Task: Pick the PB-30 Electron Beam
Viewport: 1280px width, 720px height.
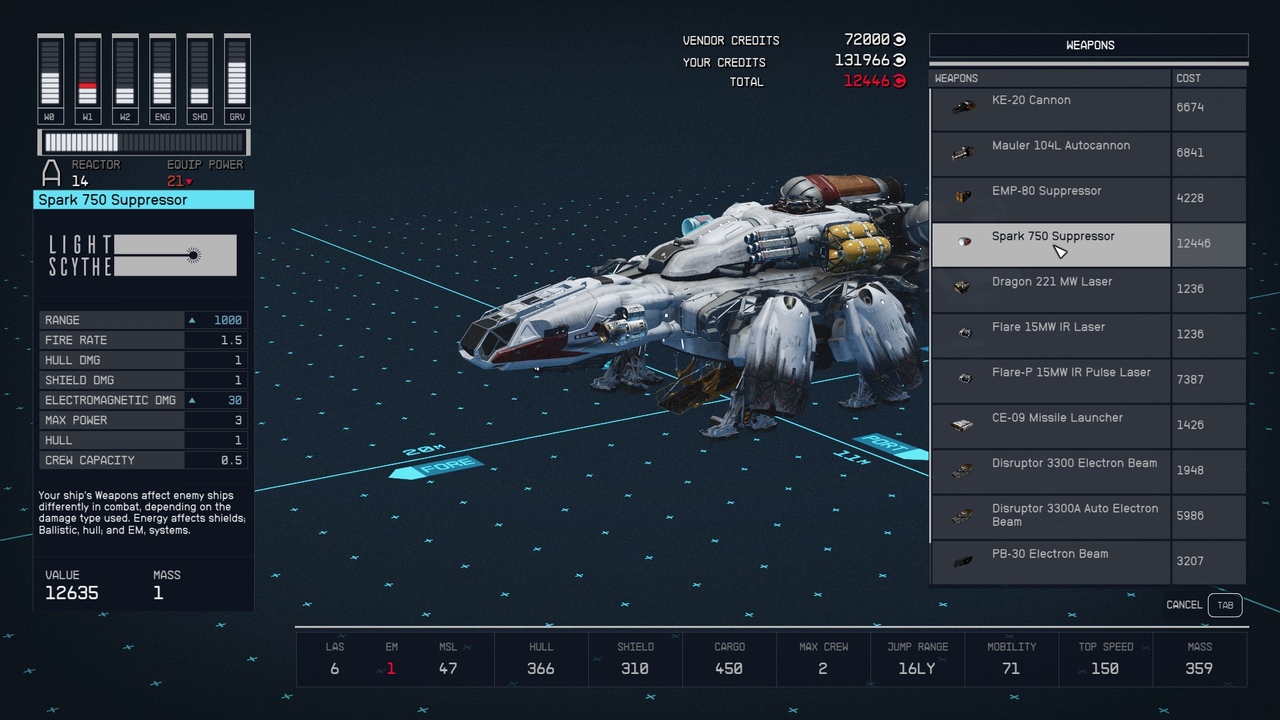Action: click(1050, 561)
